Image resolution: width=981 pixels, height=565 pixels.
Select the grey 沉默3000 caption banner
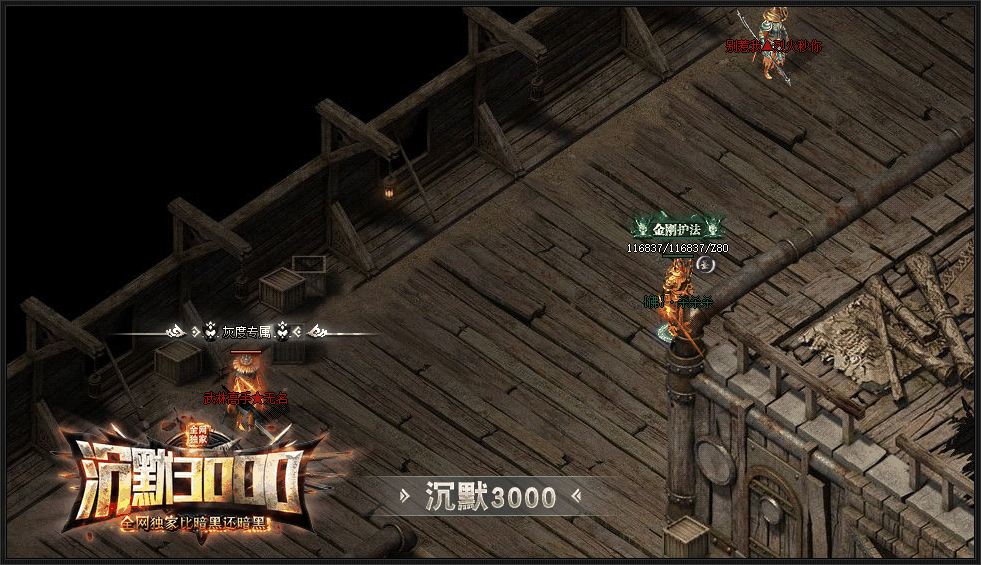[490, 496]
